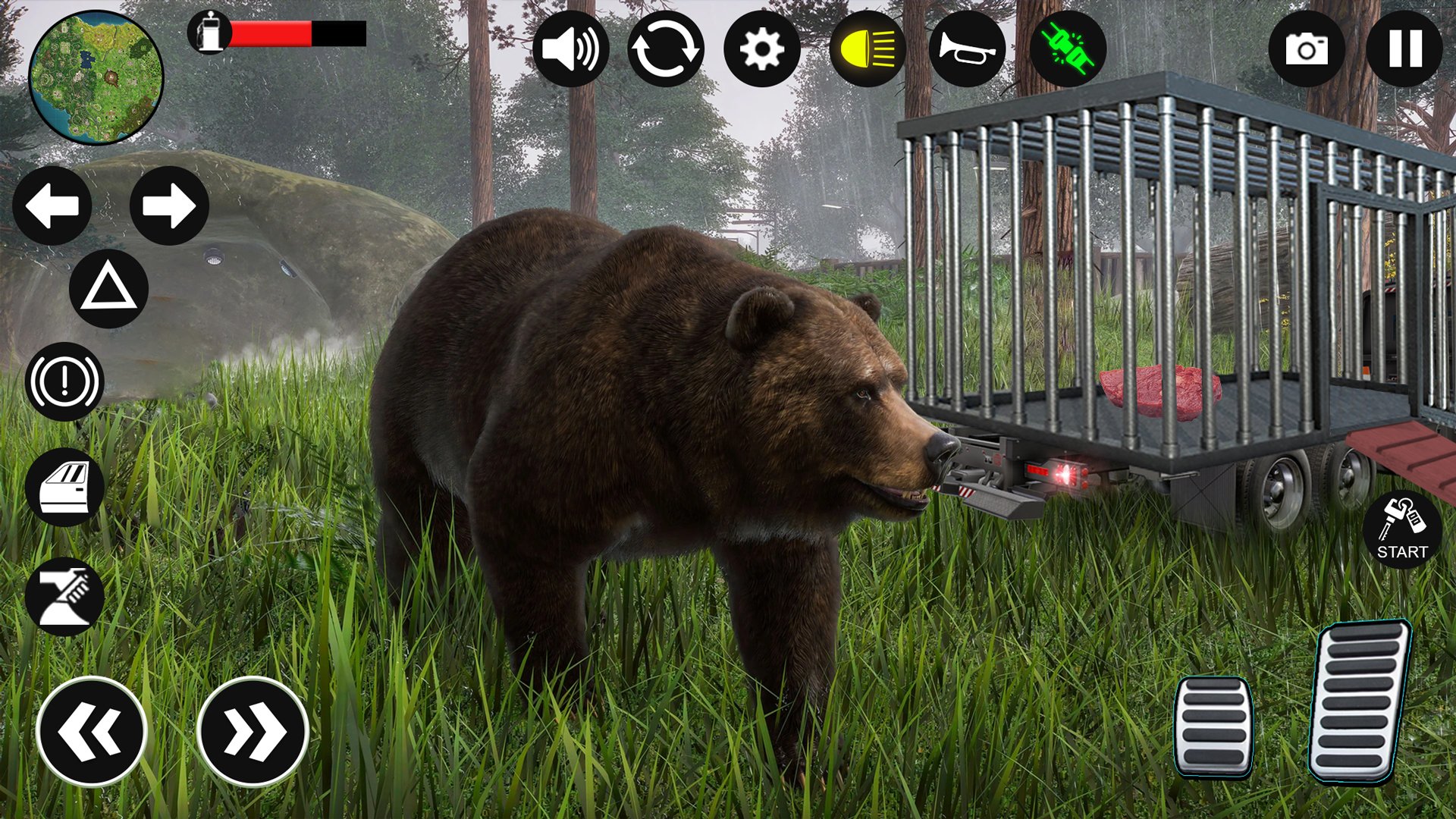Step on the wide brake pedal

tap(1213, 726)
